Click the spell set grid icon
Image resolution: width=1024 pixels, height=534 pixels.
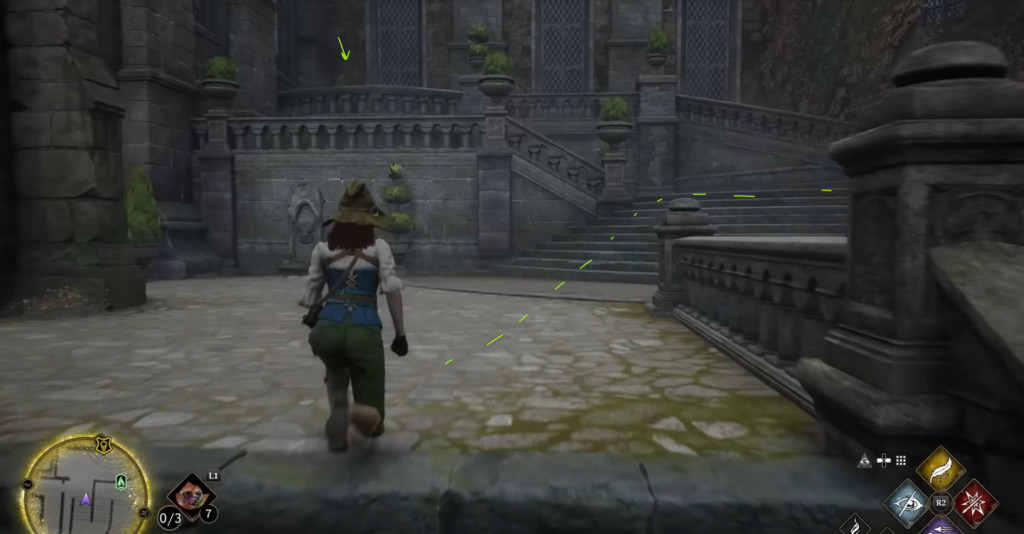900,461
